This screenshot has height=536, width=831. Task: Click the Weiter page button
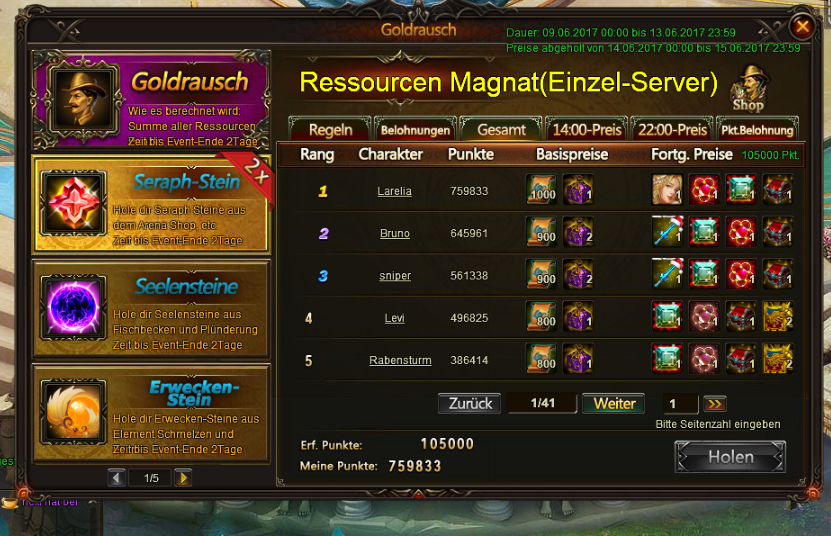tap(614, 404)
